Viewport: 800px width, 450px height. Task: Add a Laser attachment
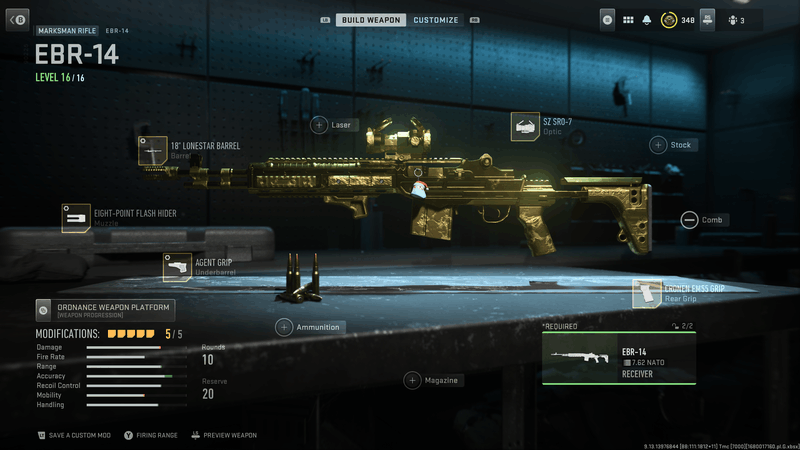point(319,125)
